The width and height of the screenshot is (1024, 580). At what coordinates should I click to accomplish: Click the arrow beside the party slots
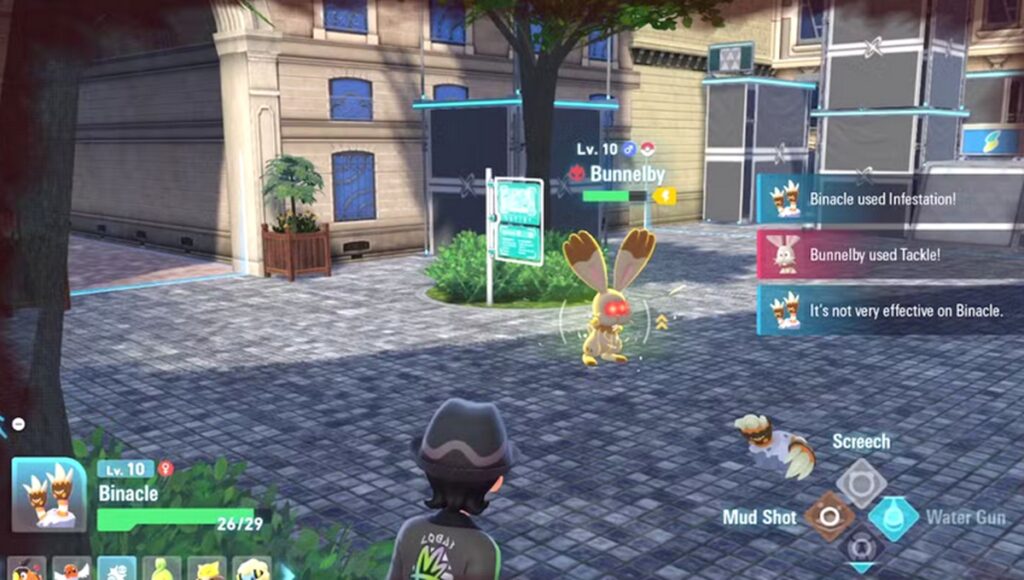point(289,572)
